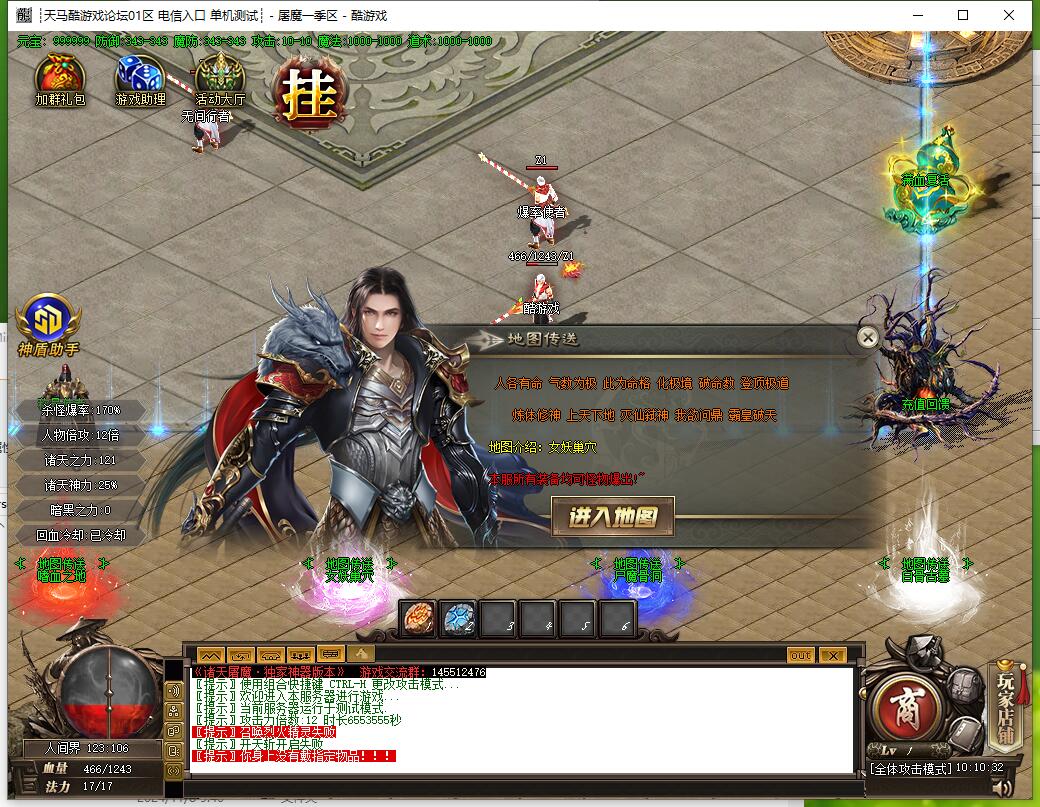Use the blue item in hotbar slot 2

(x=458, y=619)
